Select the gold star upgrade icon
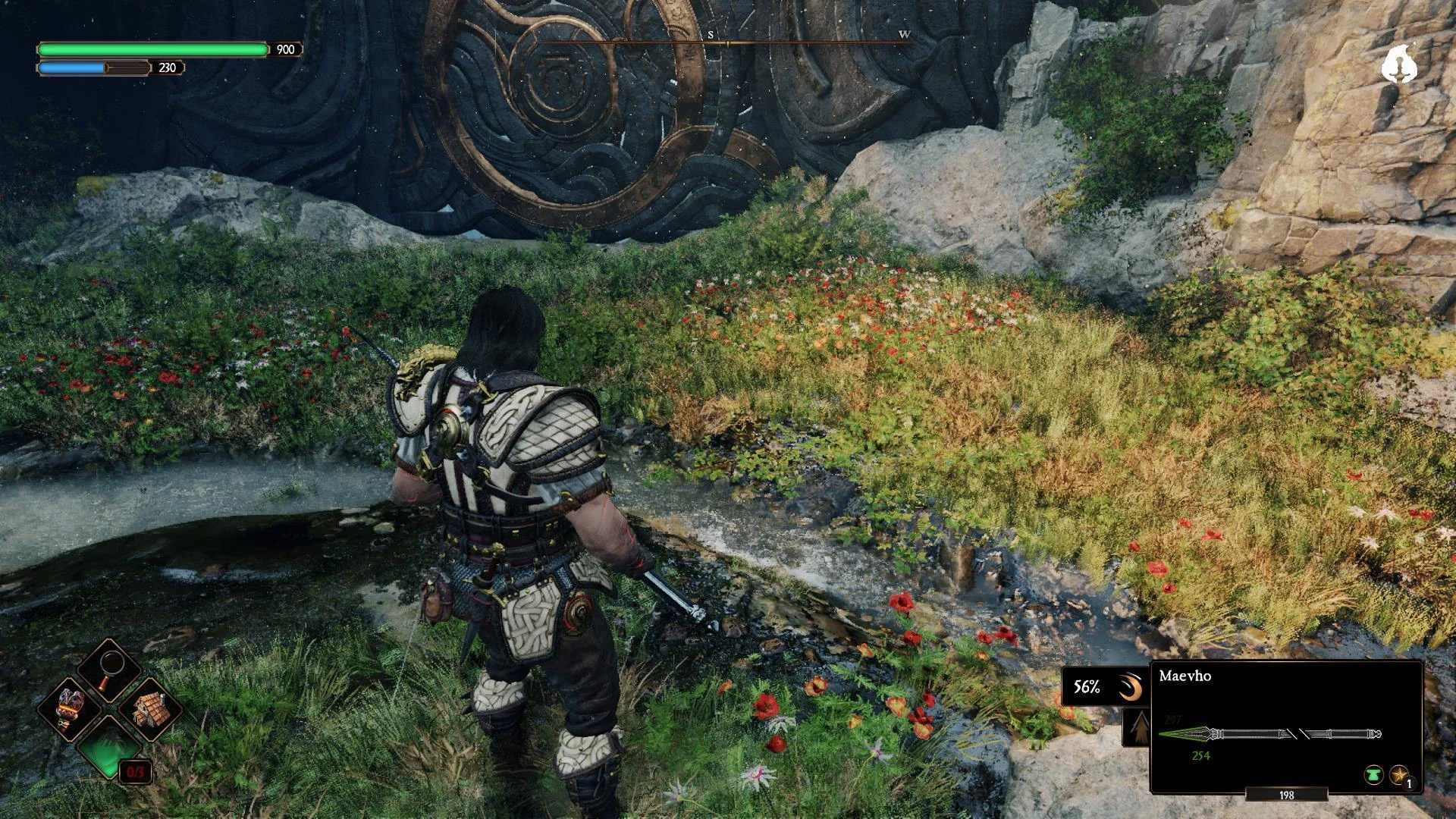1456x819 pixels. pyautogui.click(x=1398, y=775)
